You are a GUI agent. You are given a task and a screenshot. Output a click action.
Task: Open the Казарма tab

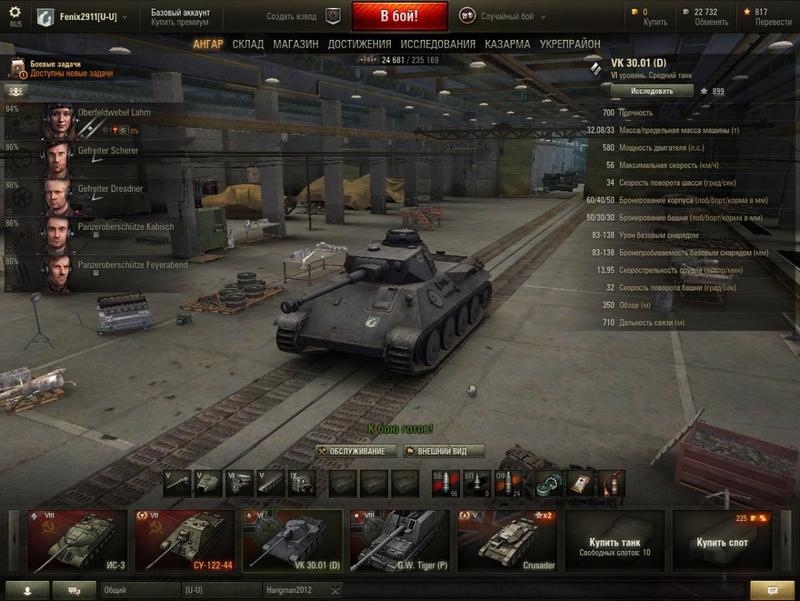point(507,45)
